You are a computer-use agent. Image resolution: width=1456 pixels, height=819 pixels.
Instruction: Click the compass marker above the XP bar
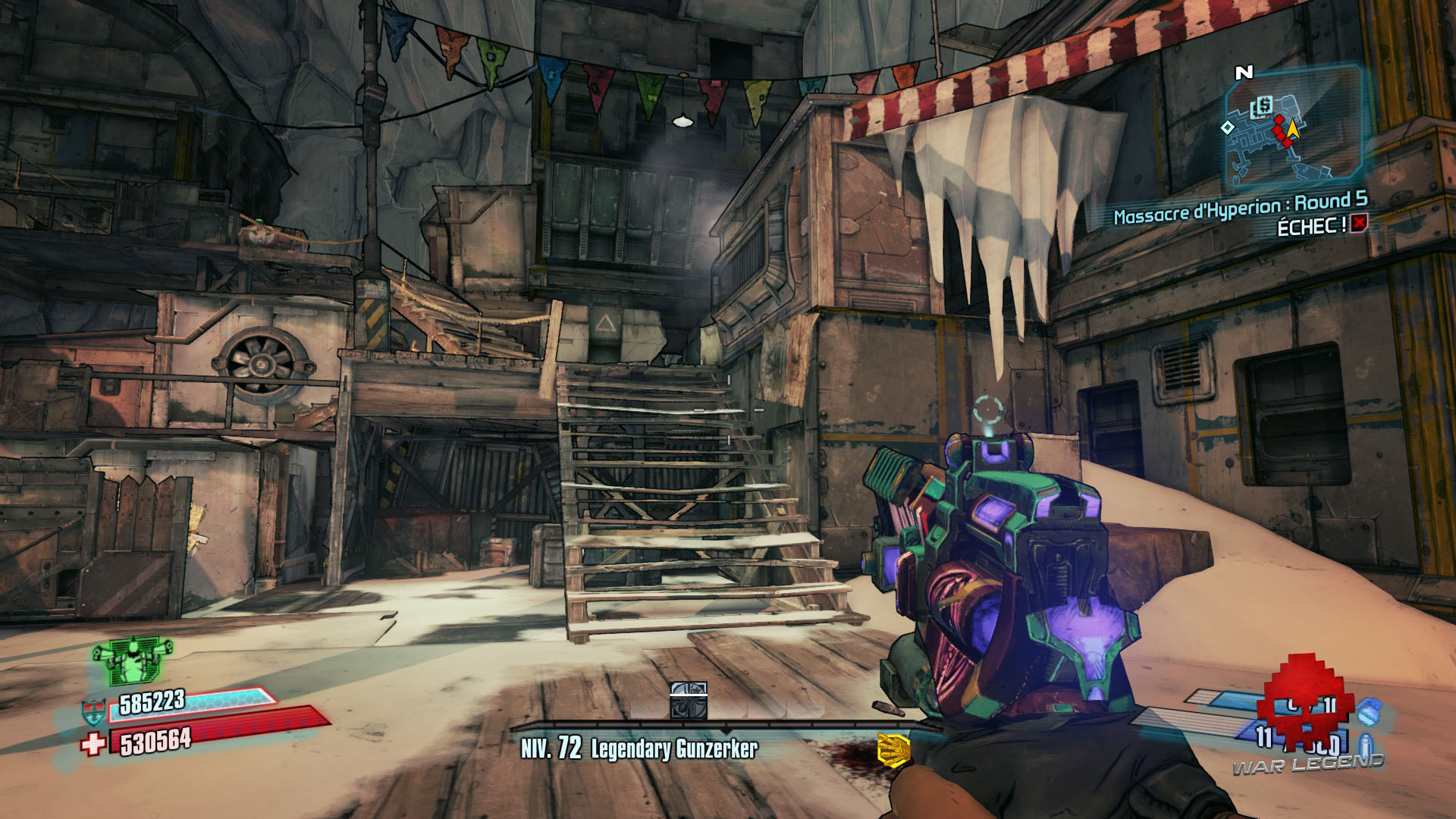[689, 699]
